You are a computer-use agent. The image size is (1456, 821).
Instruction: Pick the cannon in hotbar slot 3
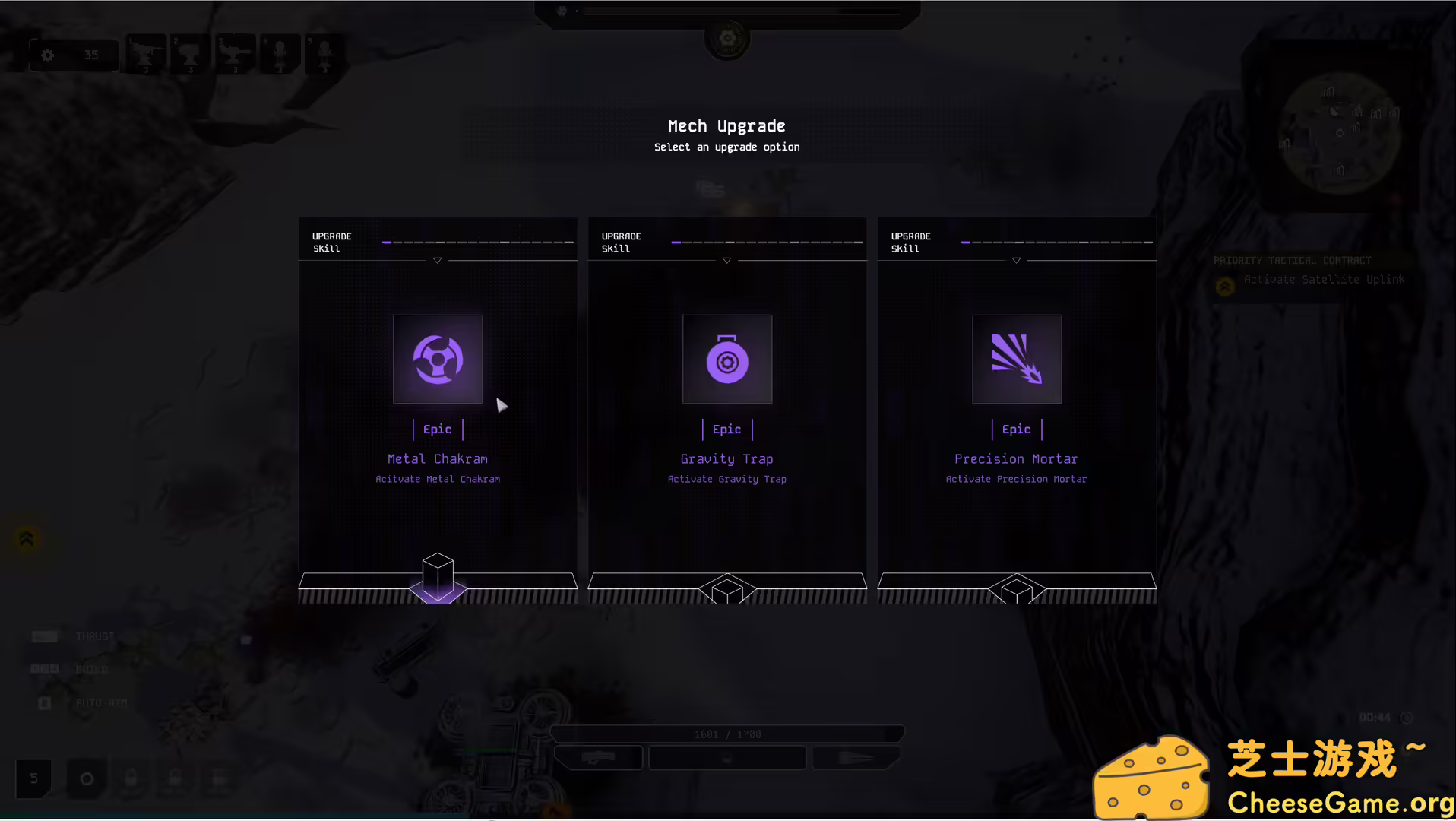pos(234,53)
